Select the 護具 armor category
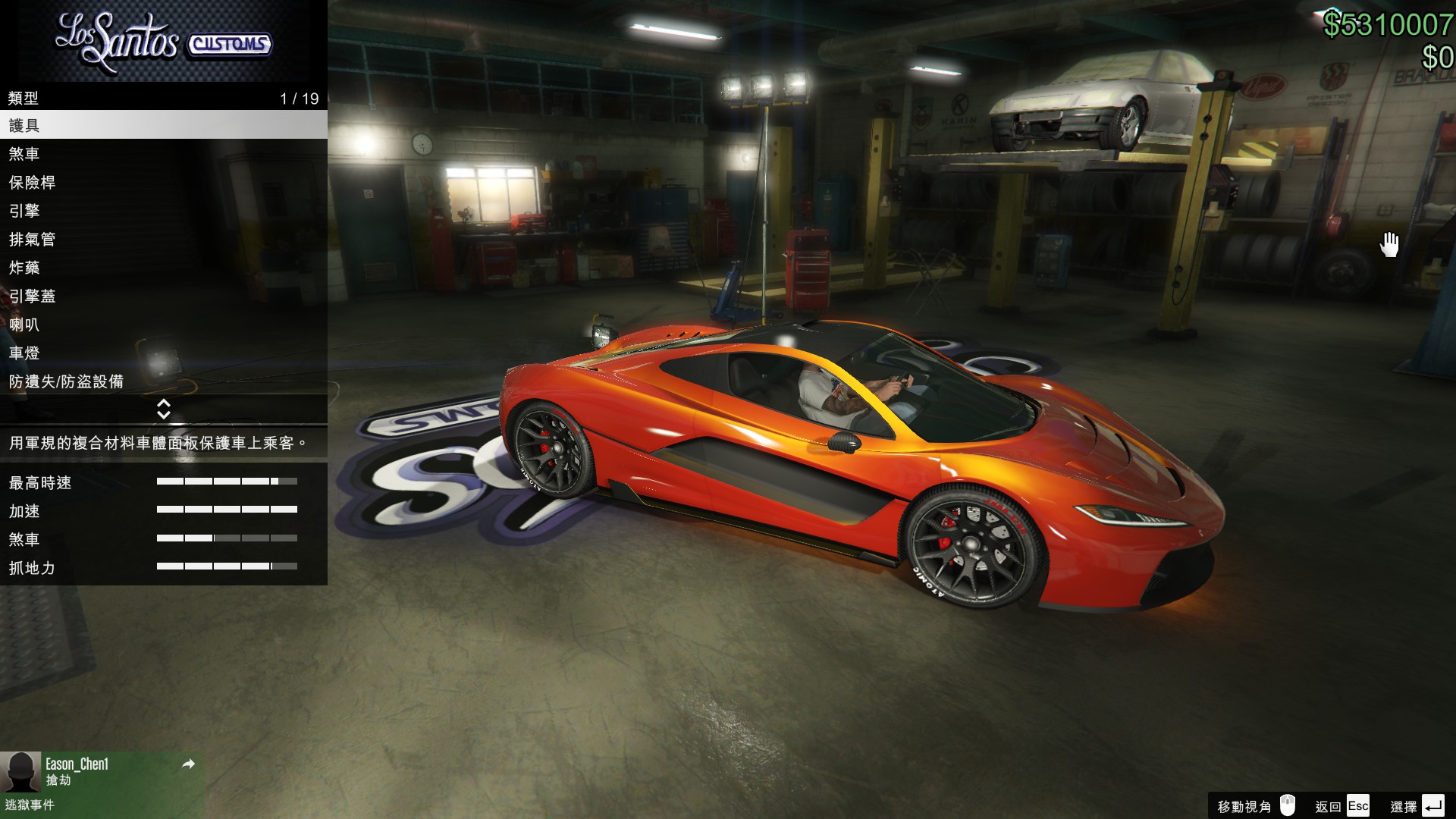This screenshot has width=1456, height=819. click(x=163, y=125)
